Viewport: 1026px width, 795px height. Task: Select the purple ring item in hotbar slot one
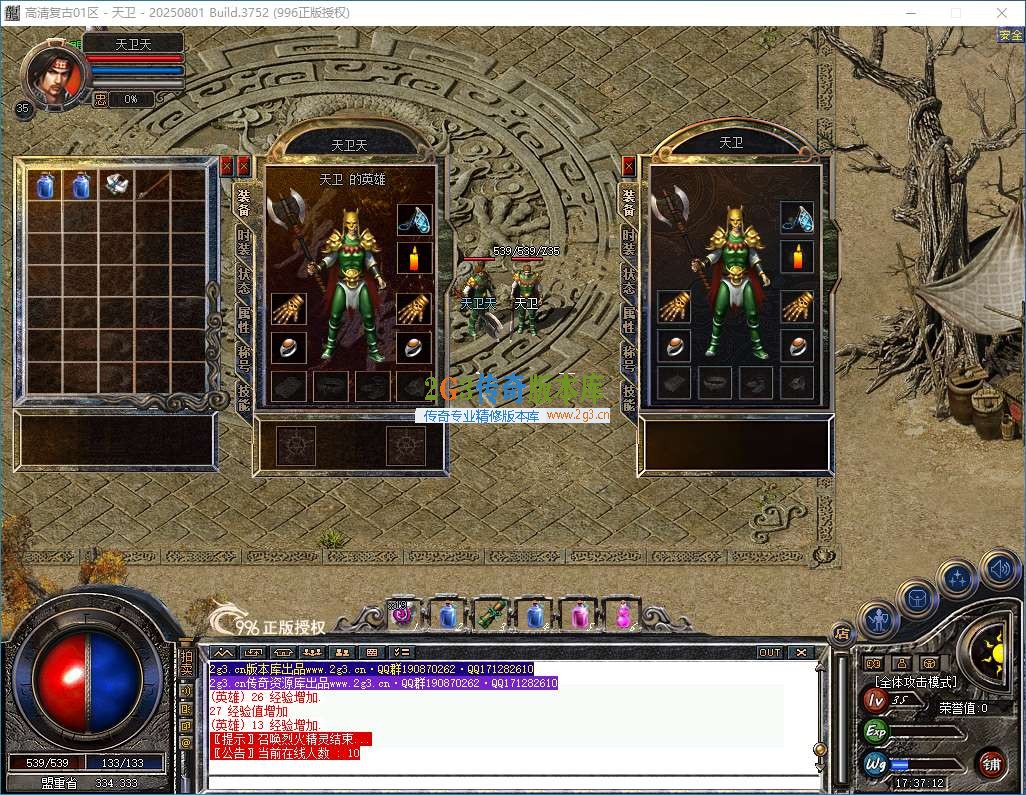[402, 614]
